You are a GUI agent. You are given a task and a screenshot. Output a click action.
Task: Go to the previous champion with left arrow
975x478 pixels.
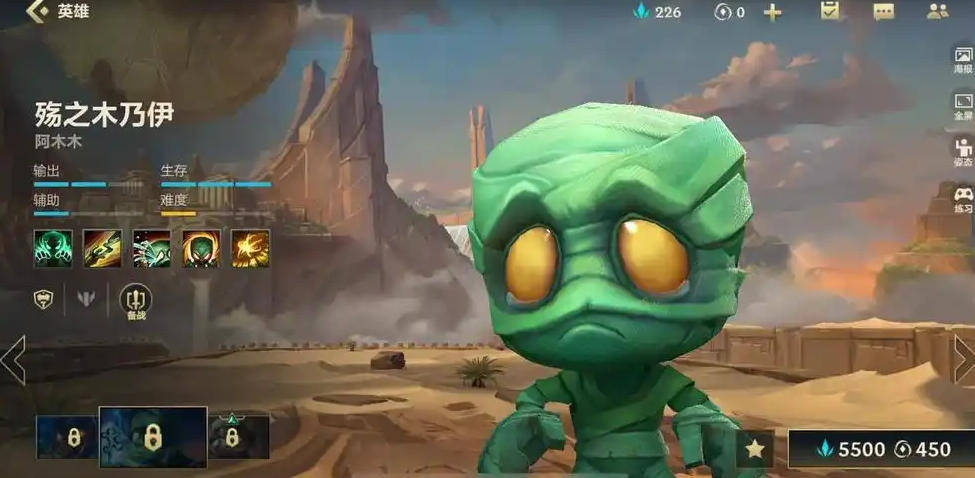click(x=13, y=359)
